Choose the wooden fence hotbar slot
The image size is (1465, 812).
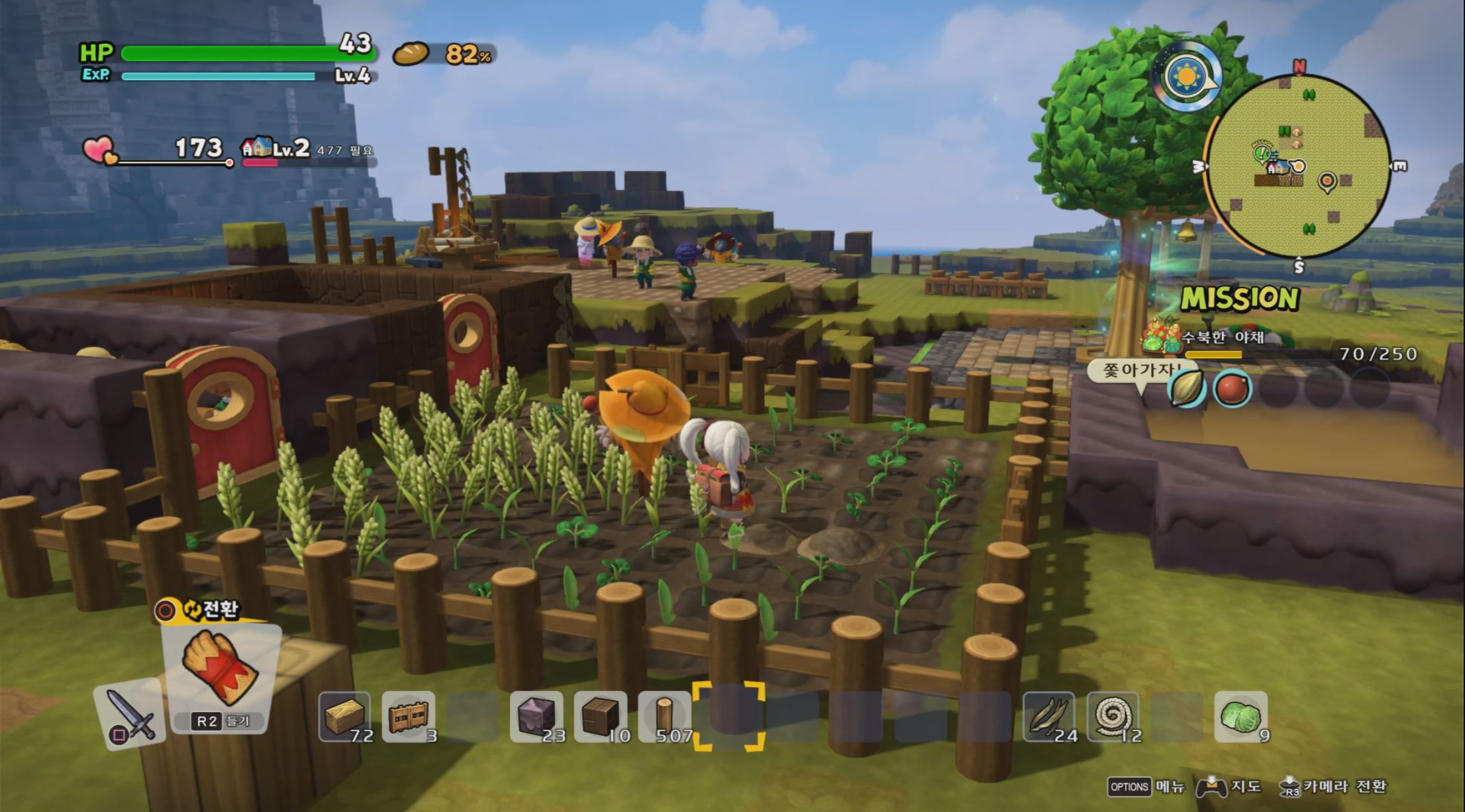click(409, 717)
